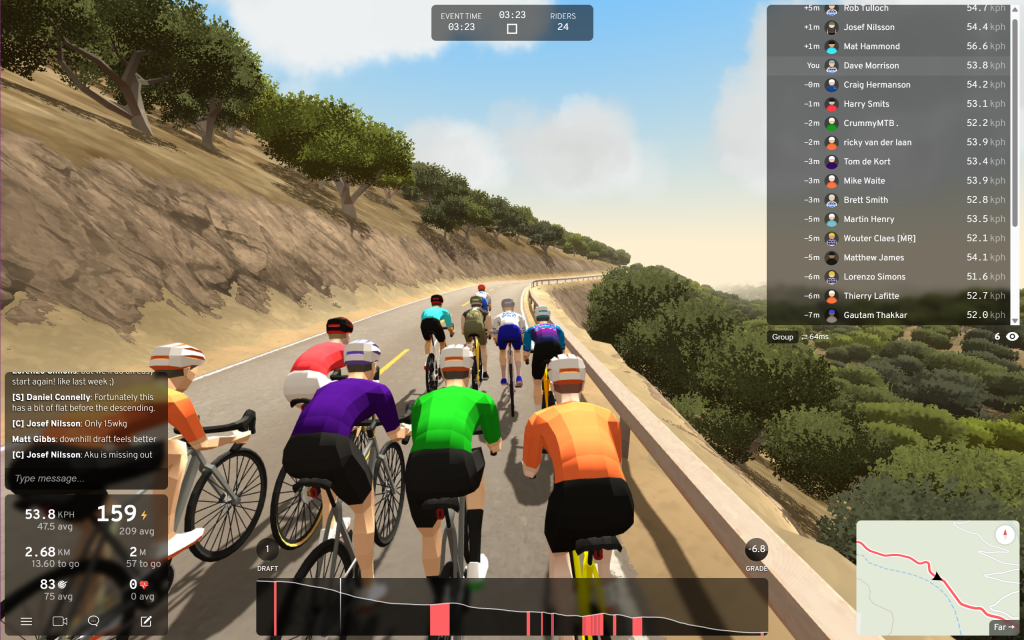Image resolution: width=1024 pixels, height=640 pixels.
Task: Open the chat speech bubble icon
Action: [94, 621]
